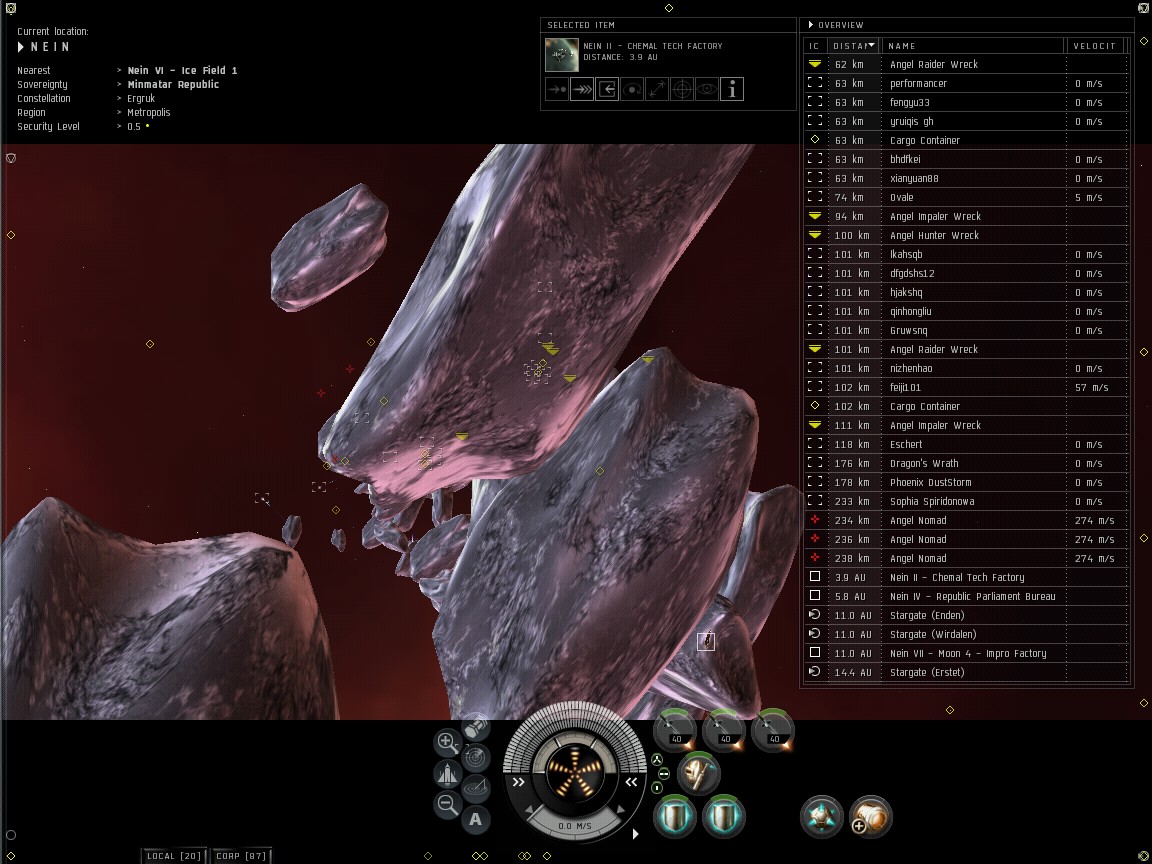
Task: Select the player performancer in the overview
Action: coord(918,84)
